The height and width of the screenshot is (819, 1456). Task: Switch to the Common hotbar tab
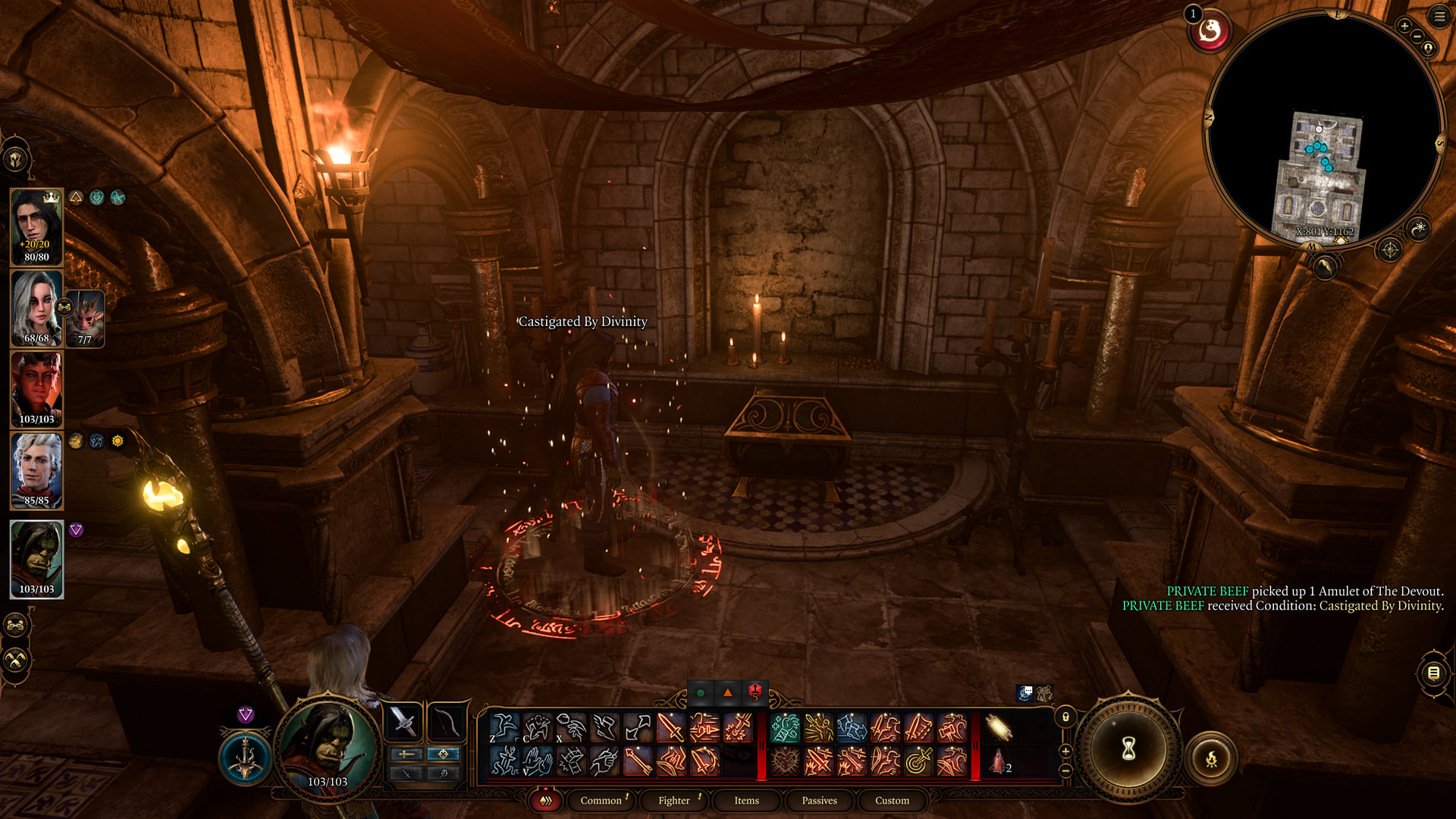[601, 800]
